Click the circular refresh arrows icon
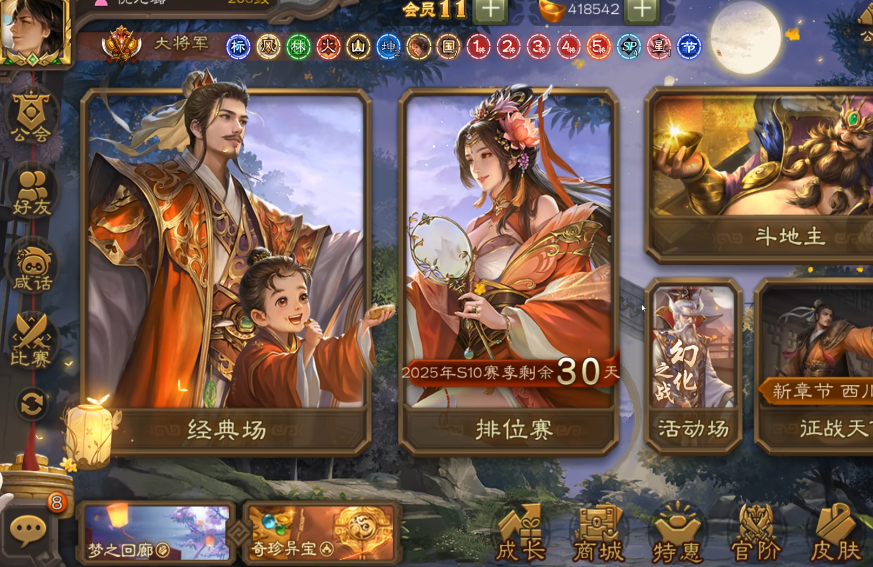Image resolution: width=873 pixels, height=567 pixels. (x=32, y=404)
